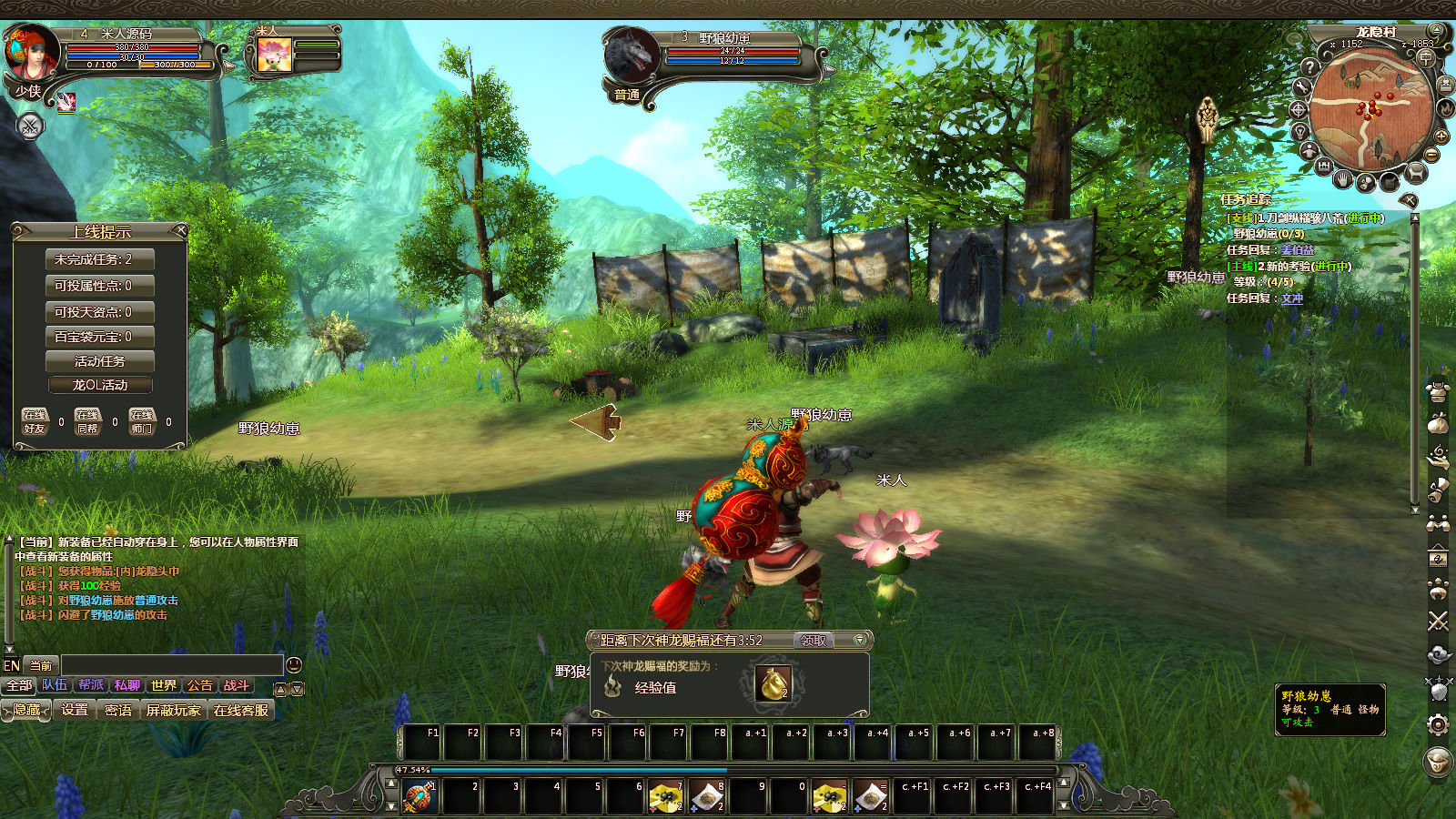
Task: Click the lotus pet portrait
Action: 274,54
